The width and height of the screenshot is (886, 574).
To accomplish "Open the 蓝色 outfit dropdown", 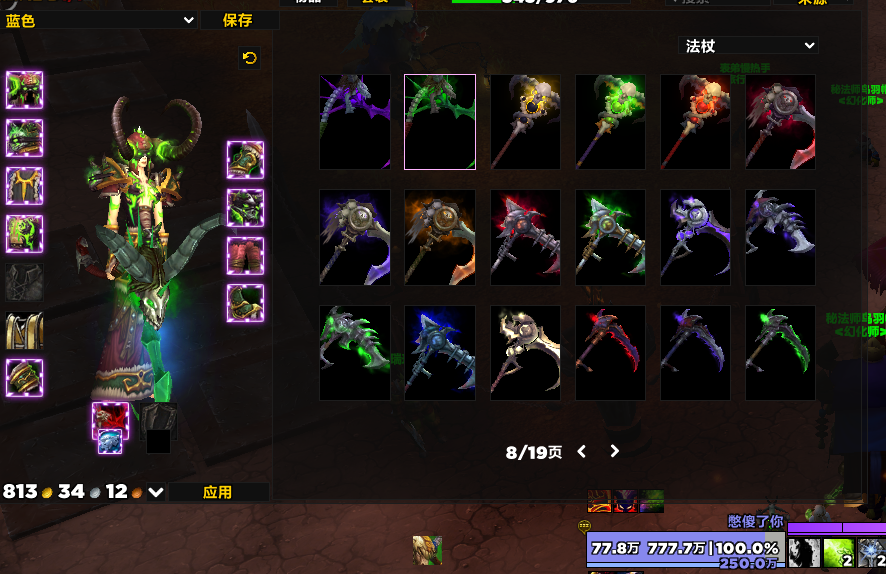I will [x=100, y=20].
